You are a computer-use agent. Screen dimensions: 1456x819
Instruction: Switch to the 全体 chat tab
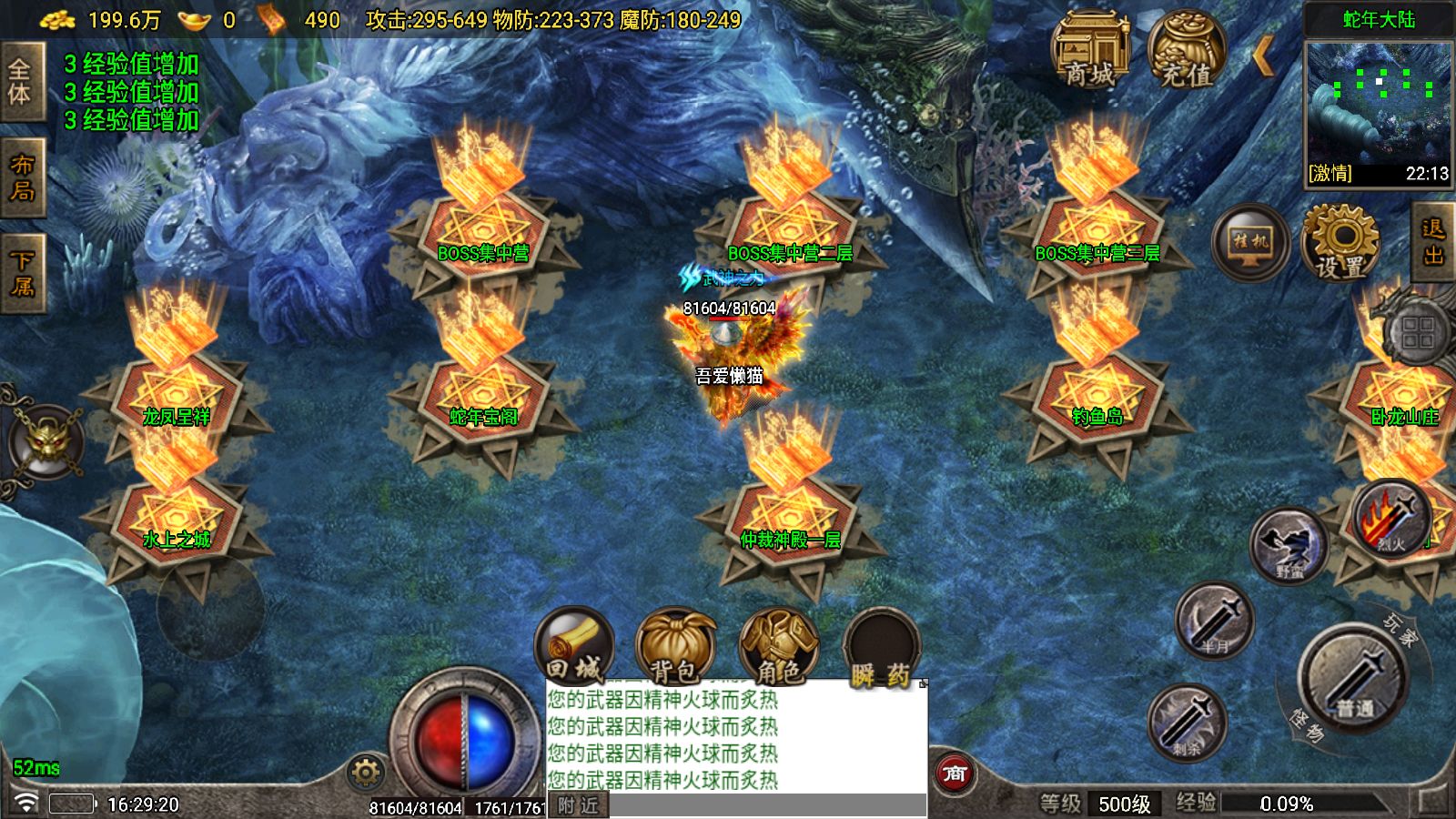click(x=21, y=82)
